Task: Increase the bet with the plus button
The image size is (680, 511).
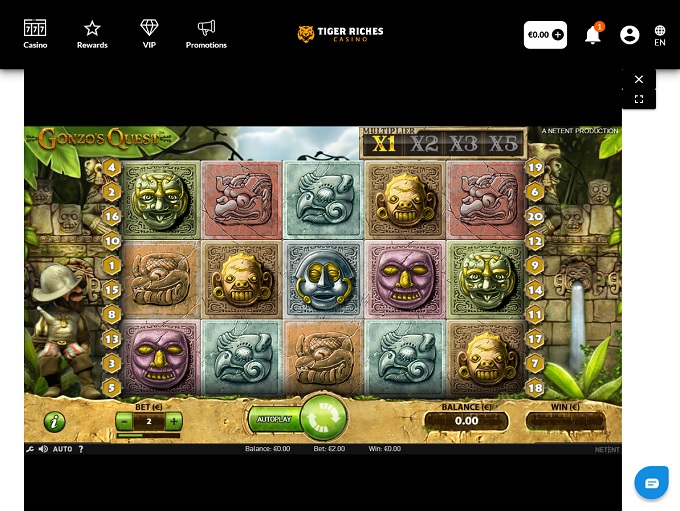Action: coord(174,421)
